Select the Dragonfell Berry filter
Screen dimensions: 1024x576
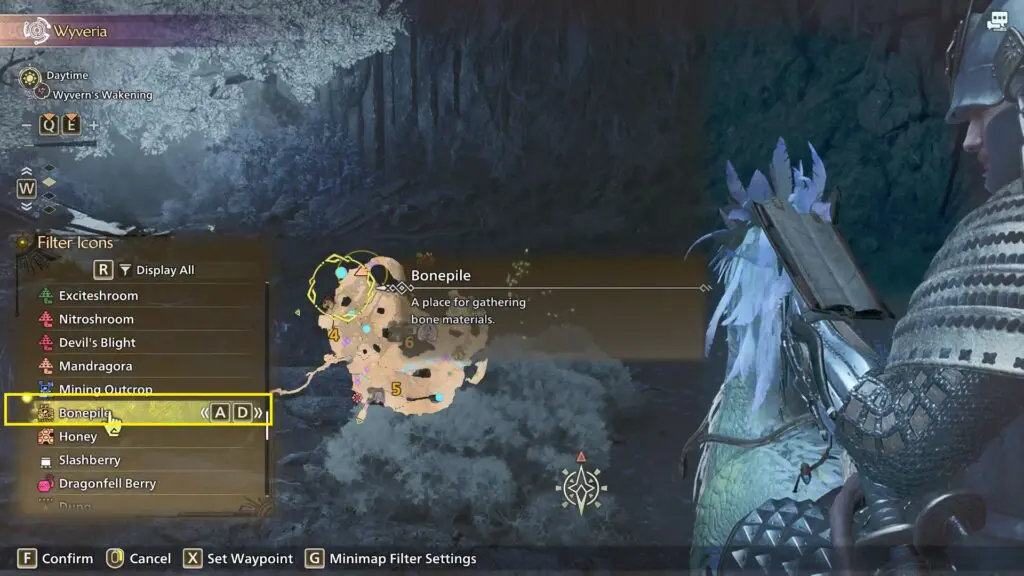tap(107, 484)
